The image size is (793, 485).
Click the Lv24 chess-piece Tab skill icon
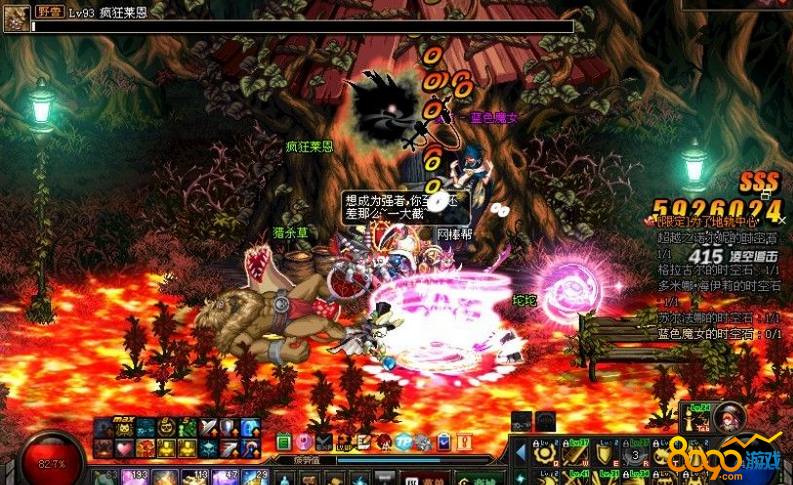[x=696, y=418]
